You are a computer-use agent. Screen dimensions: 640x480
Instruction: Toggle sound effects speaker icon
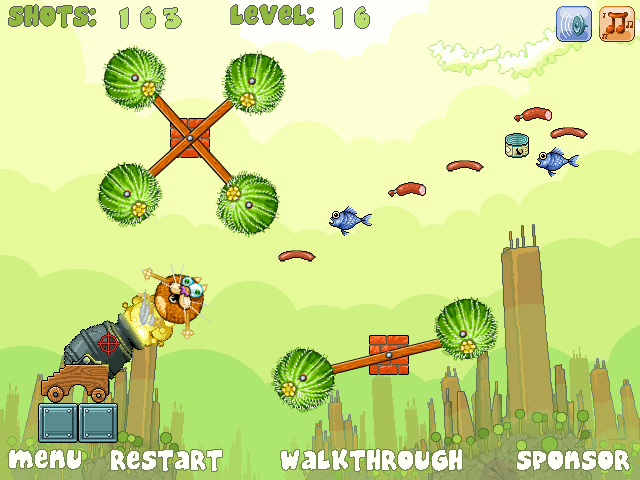(x=574, y=24)
